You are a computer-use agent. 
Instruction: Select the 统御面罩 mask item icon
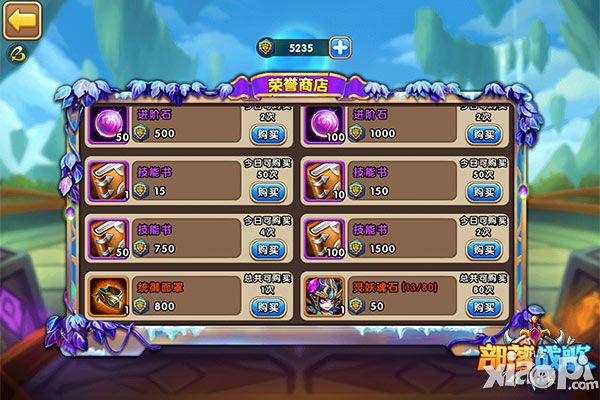pyautogui.click(x=106, y=295)
